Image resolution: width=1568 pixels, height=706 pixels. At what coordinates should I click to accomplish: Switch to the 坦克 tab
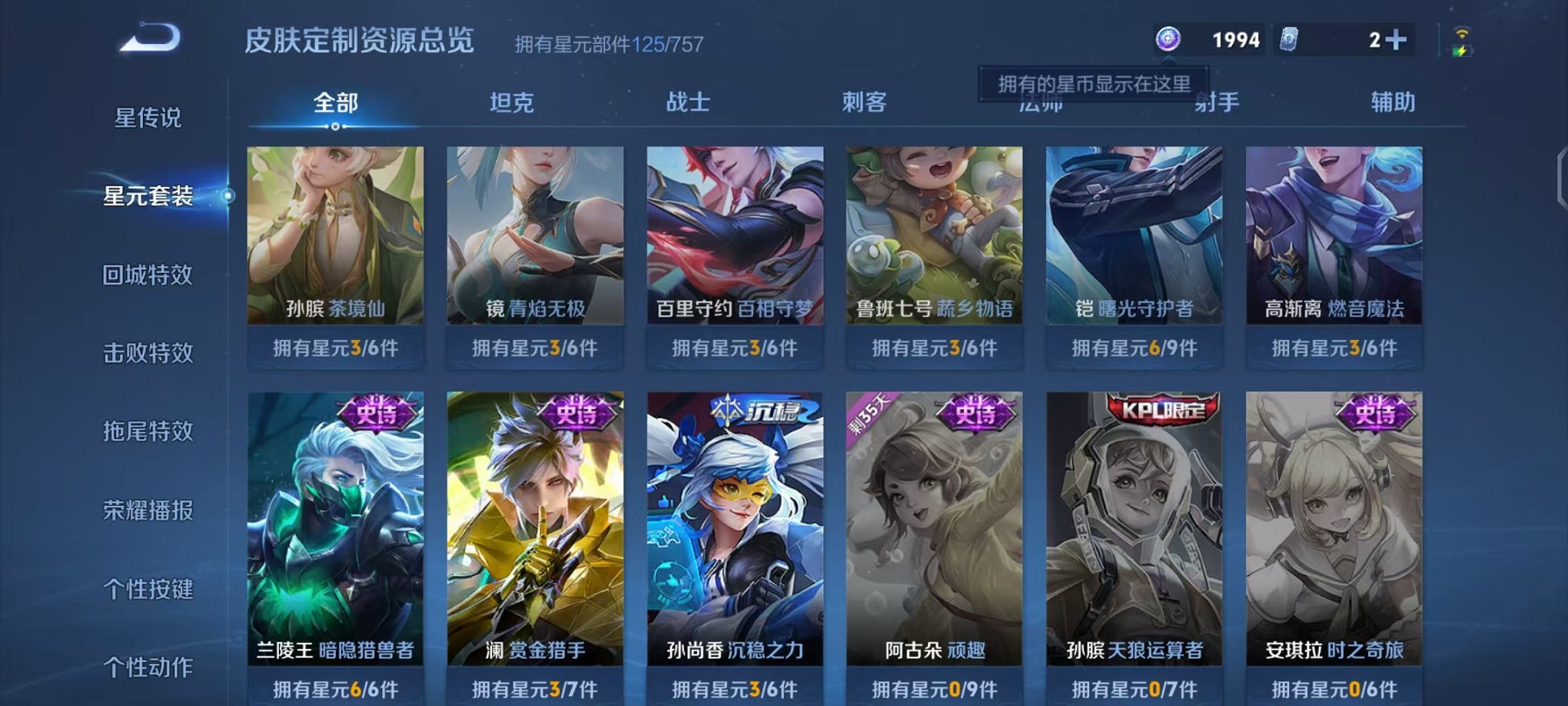point(507,102)
